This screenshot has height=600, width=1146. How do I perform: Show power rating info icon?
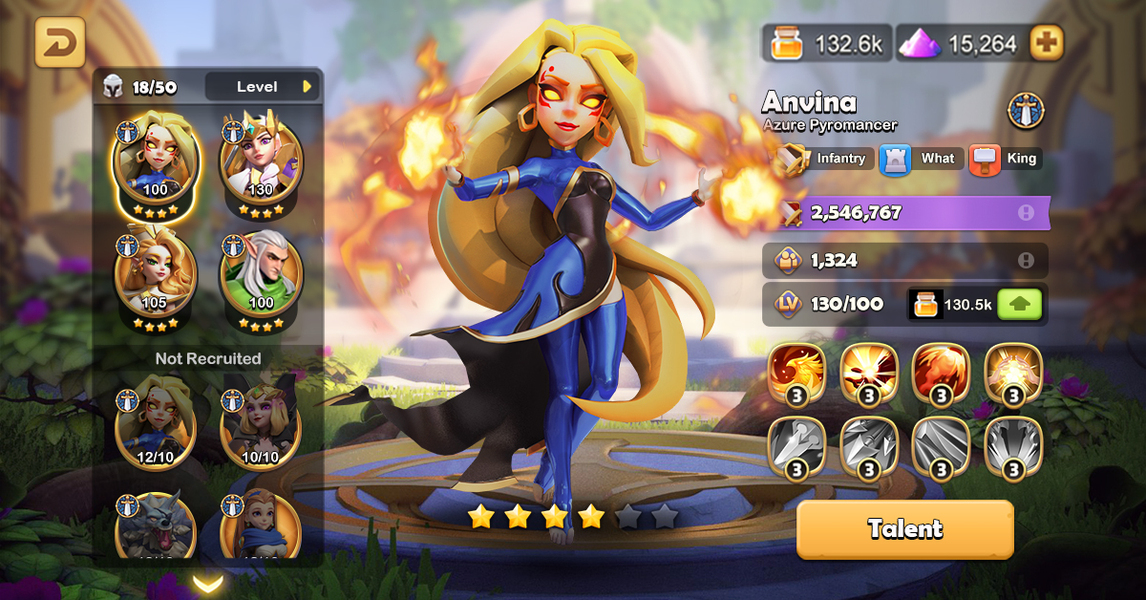(1026, 213)
